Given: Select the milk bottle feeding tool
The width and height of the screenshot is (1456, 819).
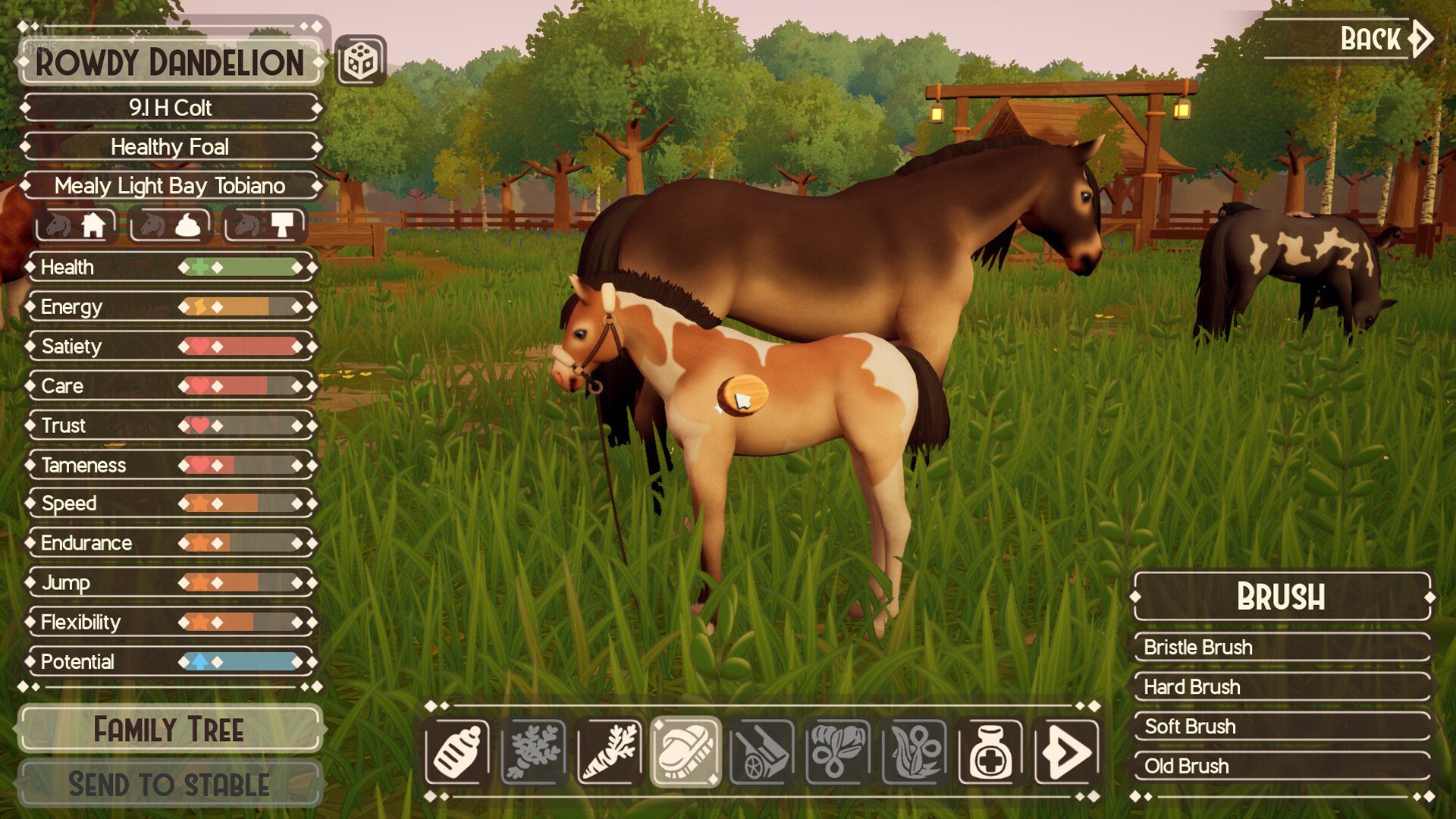Looking at the screenshot, I should point(457,752).
